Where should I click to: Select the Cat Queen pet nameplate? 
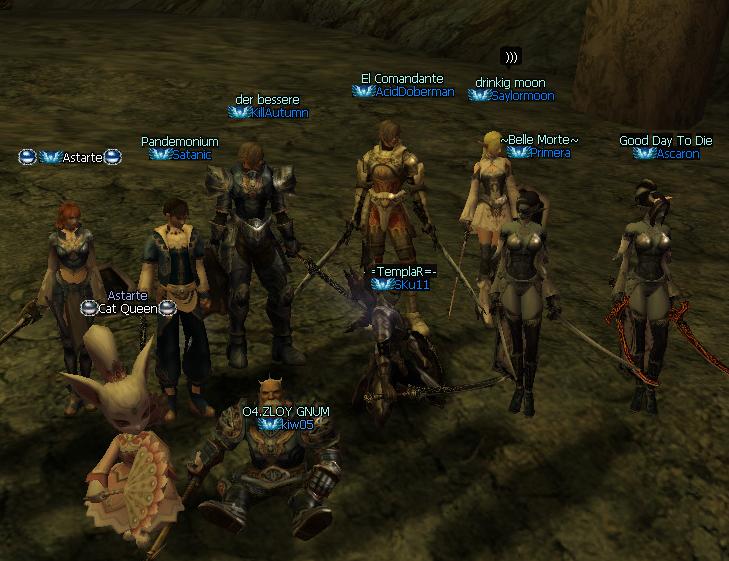pyautogui.click(x=128, y=309)
